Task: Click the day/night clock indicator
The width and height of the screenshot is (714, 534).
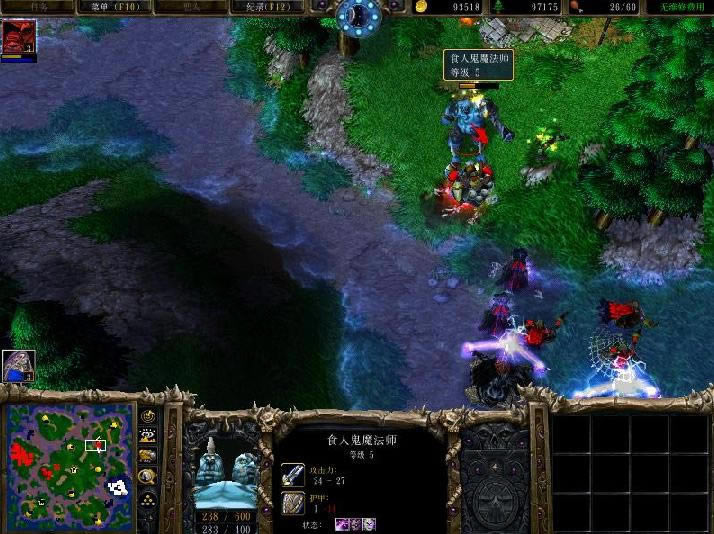Action: click(358, 15)
